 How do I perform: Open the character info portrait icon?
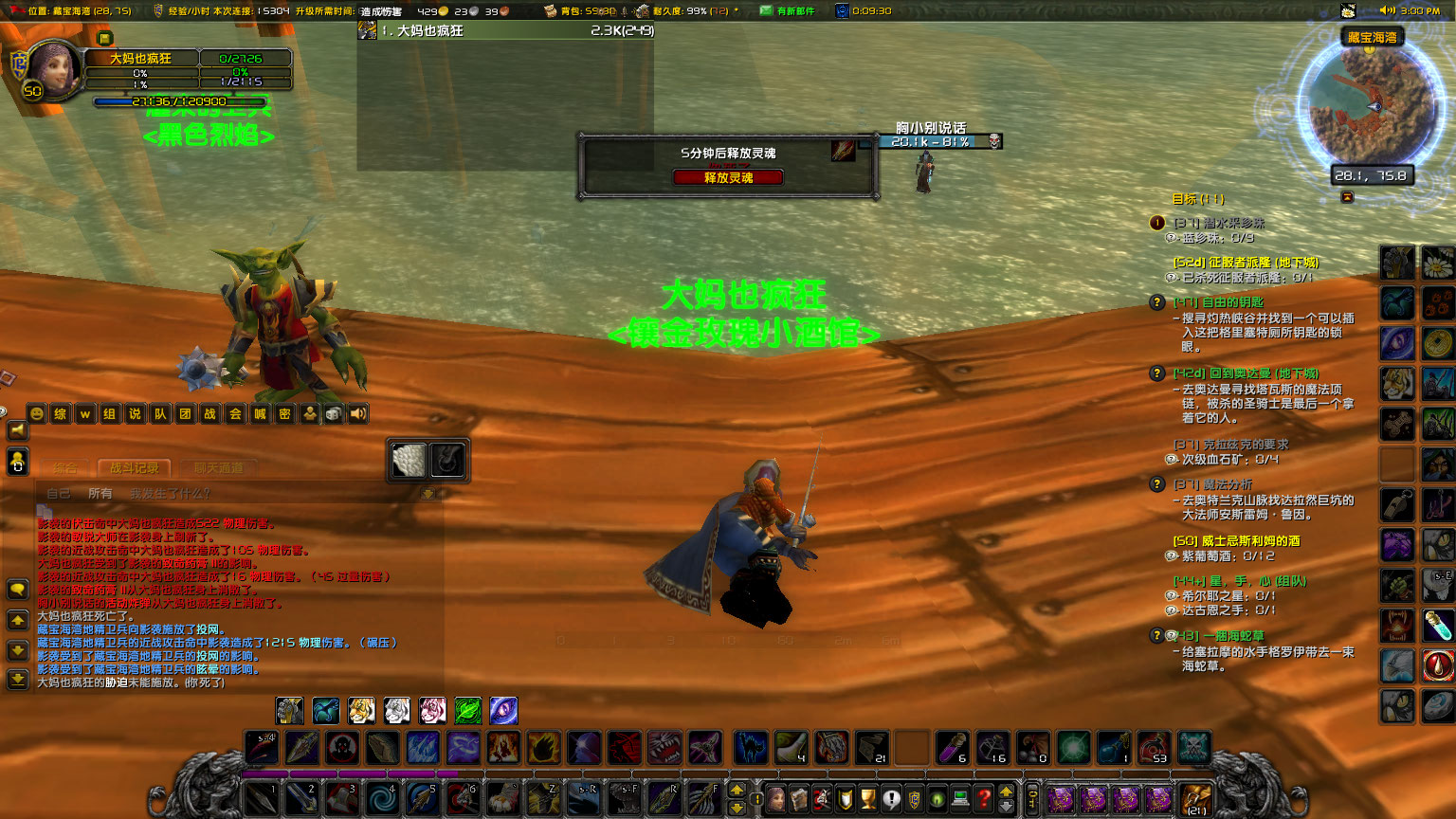(x=775, y=799)
